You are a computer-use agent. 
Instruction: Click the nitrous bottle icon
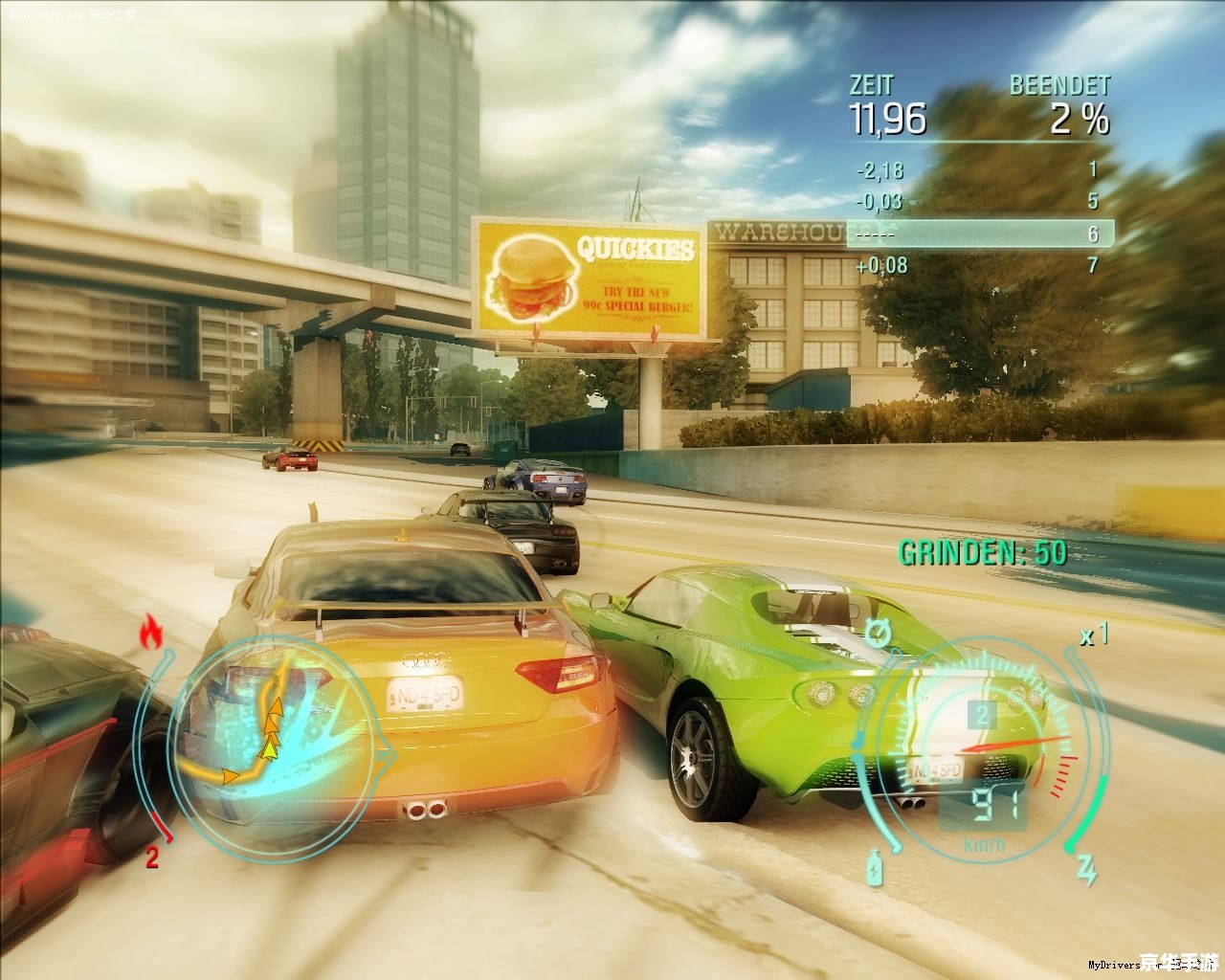pos(875,867)
